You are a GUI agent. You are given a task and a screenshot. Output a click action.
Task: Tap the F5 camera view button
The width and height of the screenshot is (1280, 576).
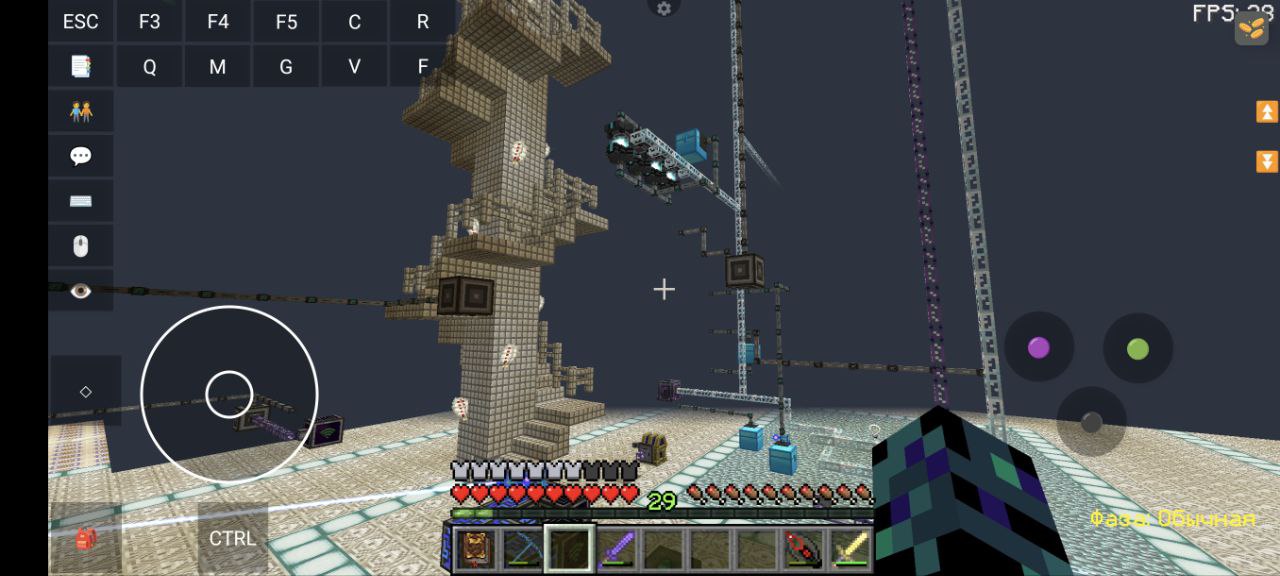286,22
